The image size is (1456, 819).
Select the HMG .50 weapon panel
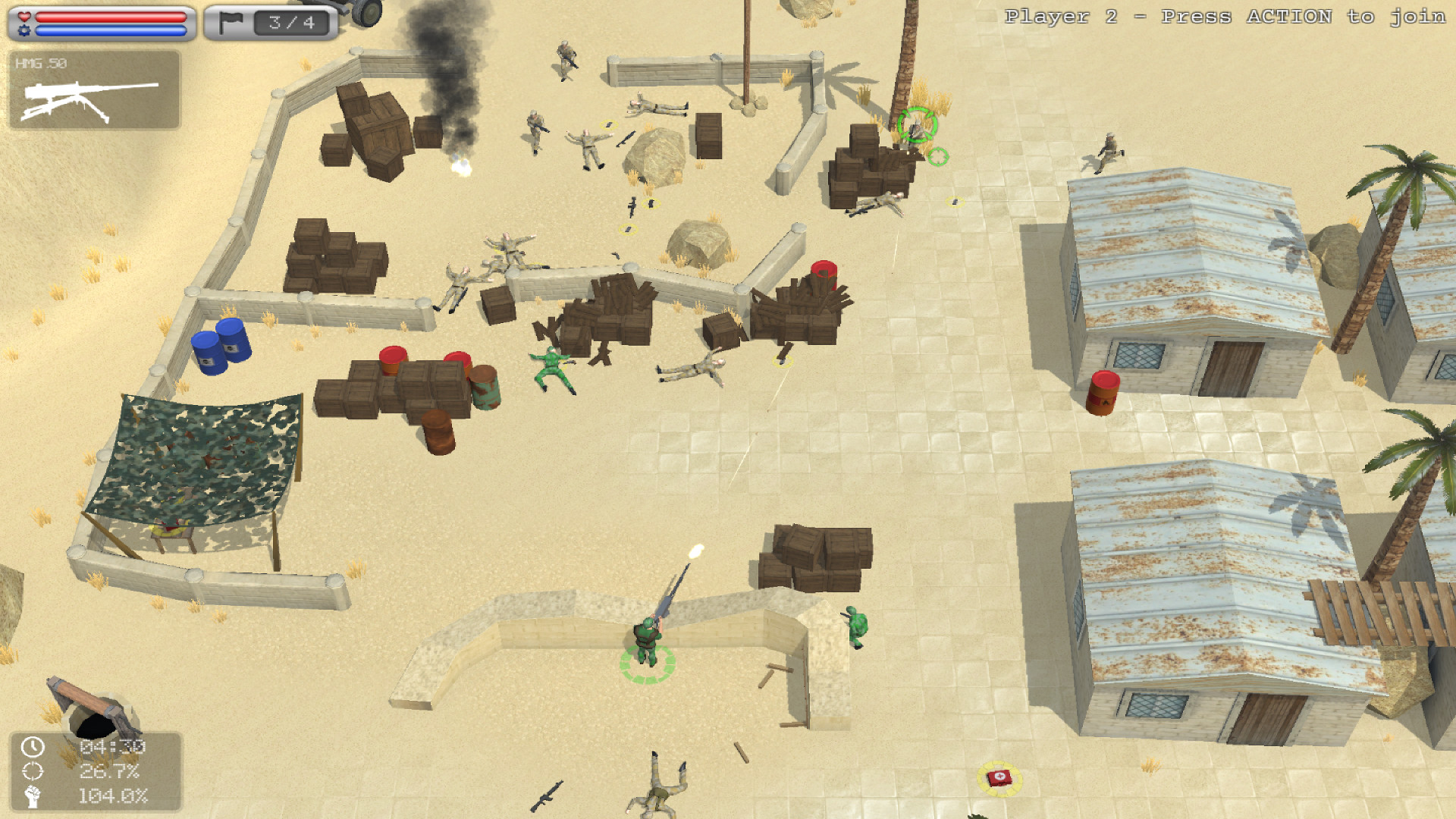click(x=94, y=90)
